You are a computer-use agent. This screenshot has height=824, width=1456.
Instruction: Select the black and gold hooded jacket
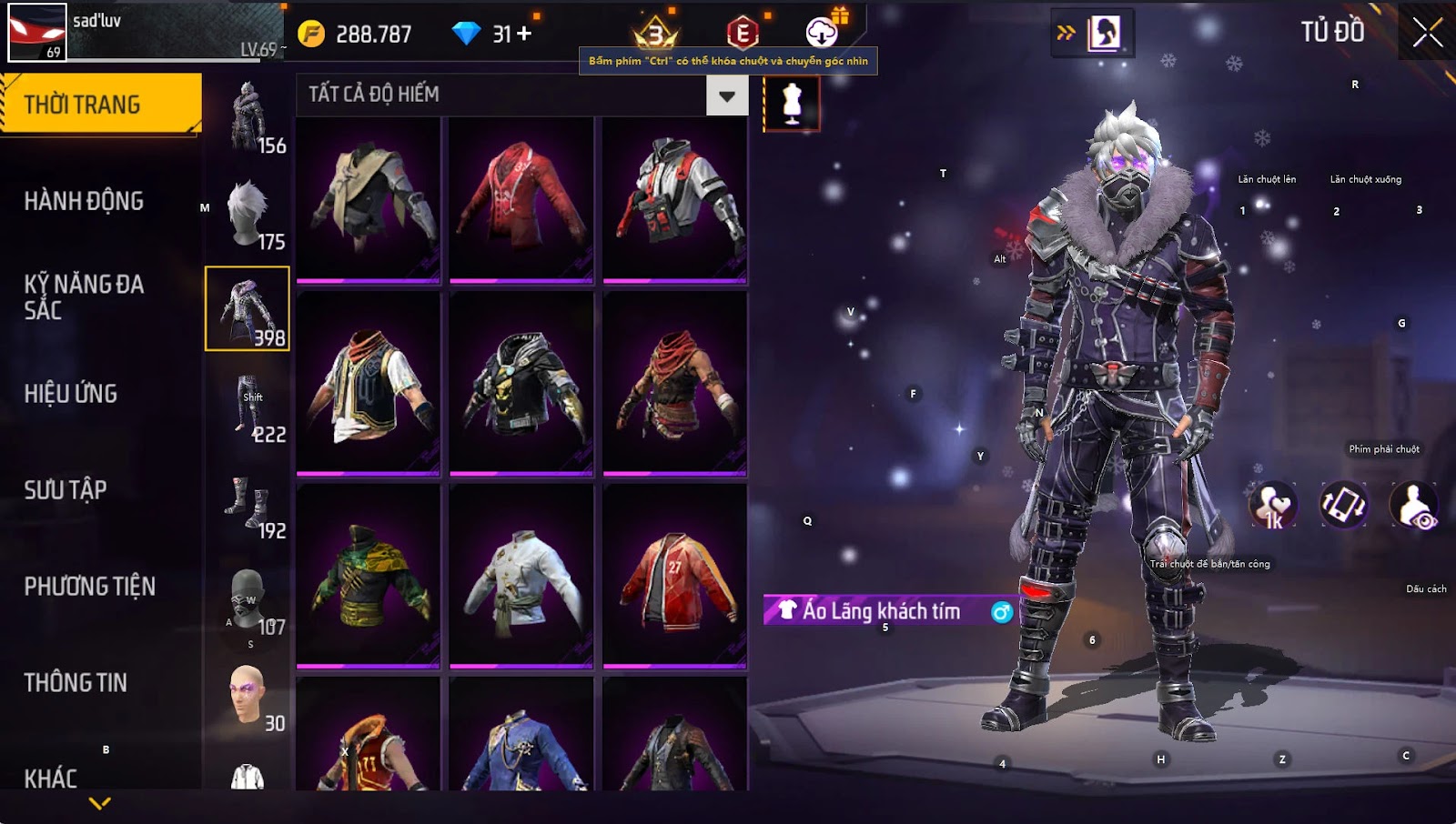click(521, 383)
